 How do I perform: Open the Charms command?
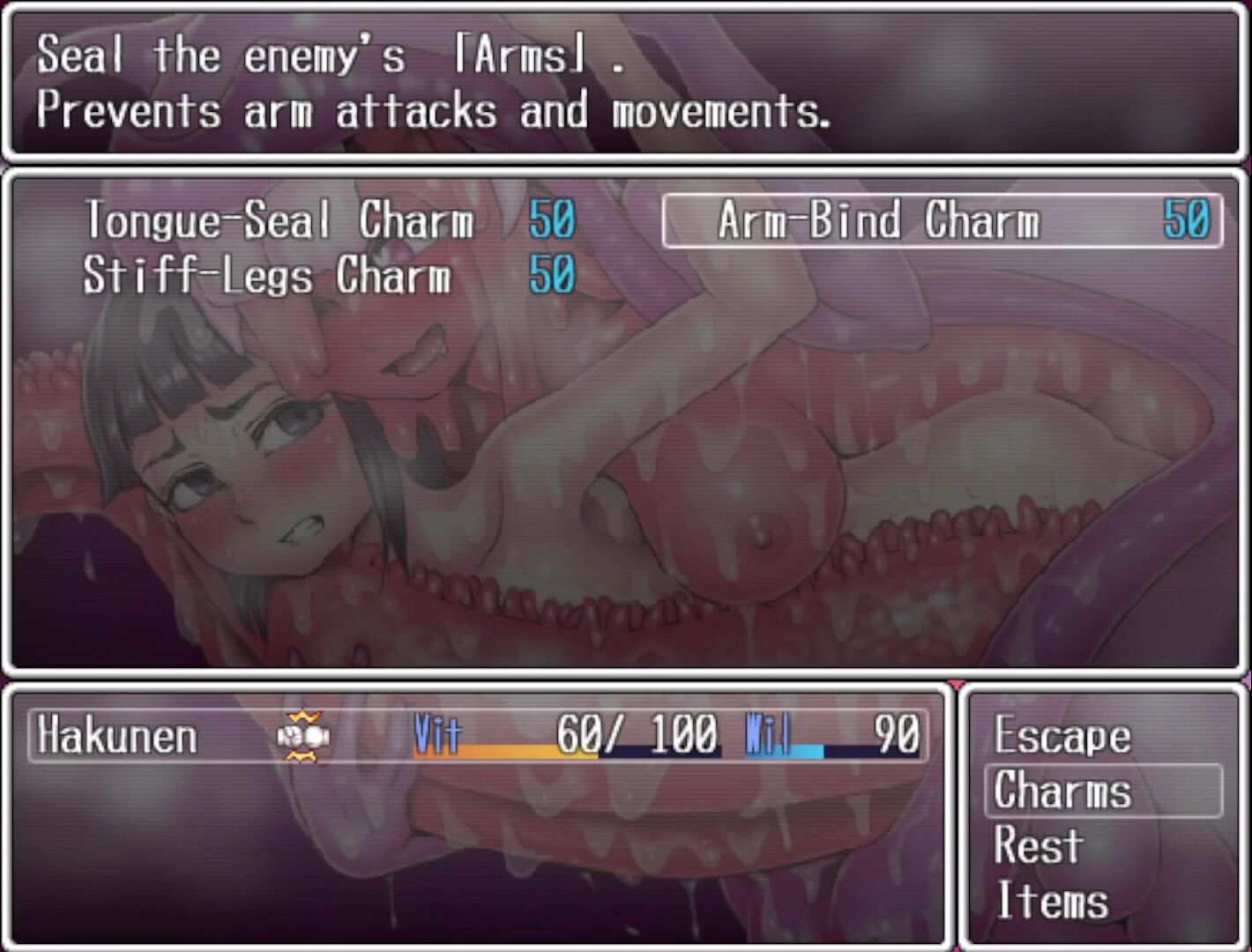(1102, 791)
